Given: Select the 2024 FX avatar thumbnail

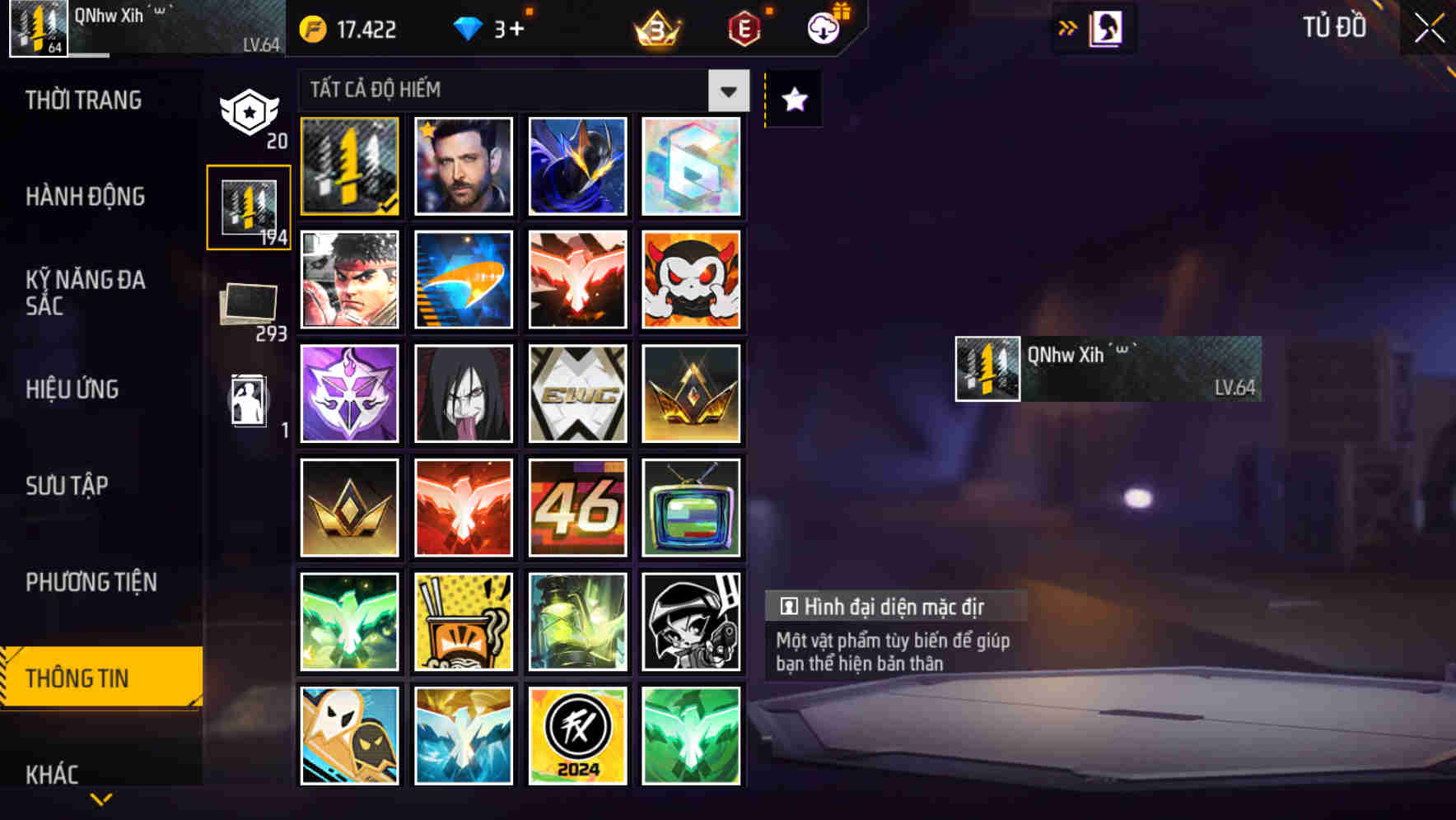Looking at the screenshot, I should tap(577, 736).
